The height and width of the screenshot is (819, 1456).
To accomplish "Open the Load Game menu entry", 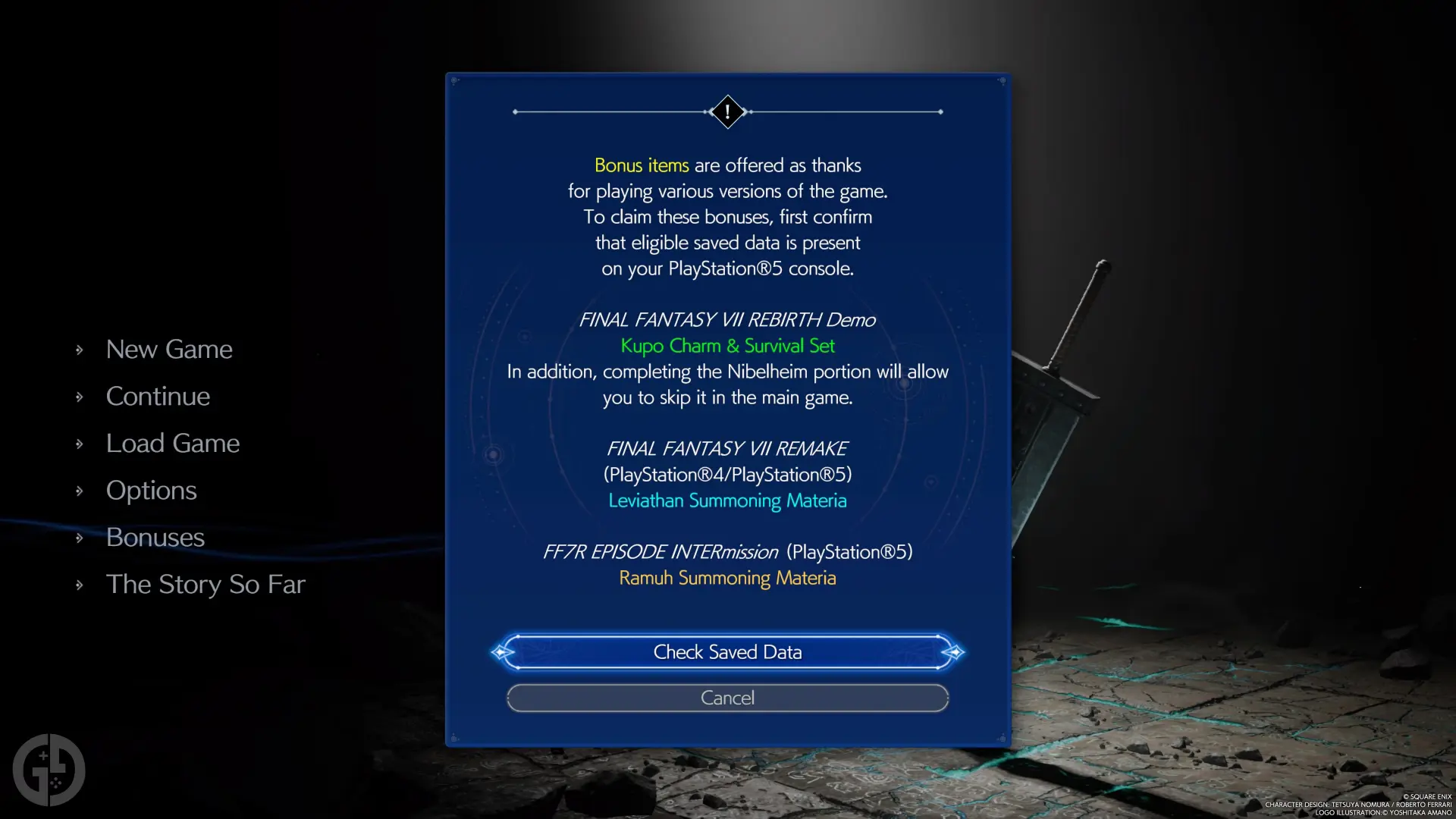I will 173,443.
